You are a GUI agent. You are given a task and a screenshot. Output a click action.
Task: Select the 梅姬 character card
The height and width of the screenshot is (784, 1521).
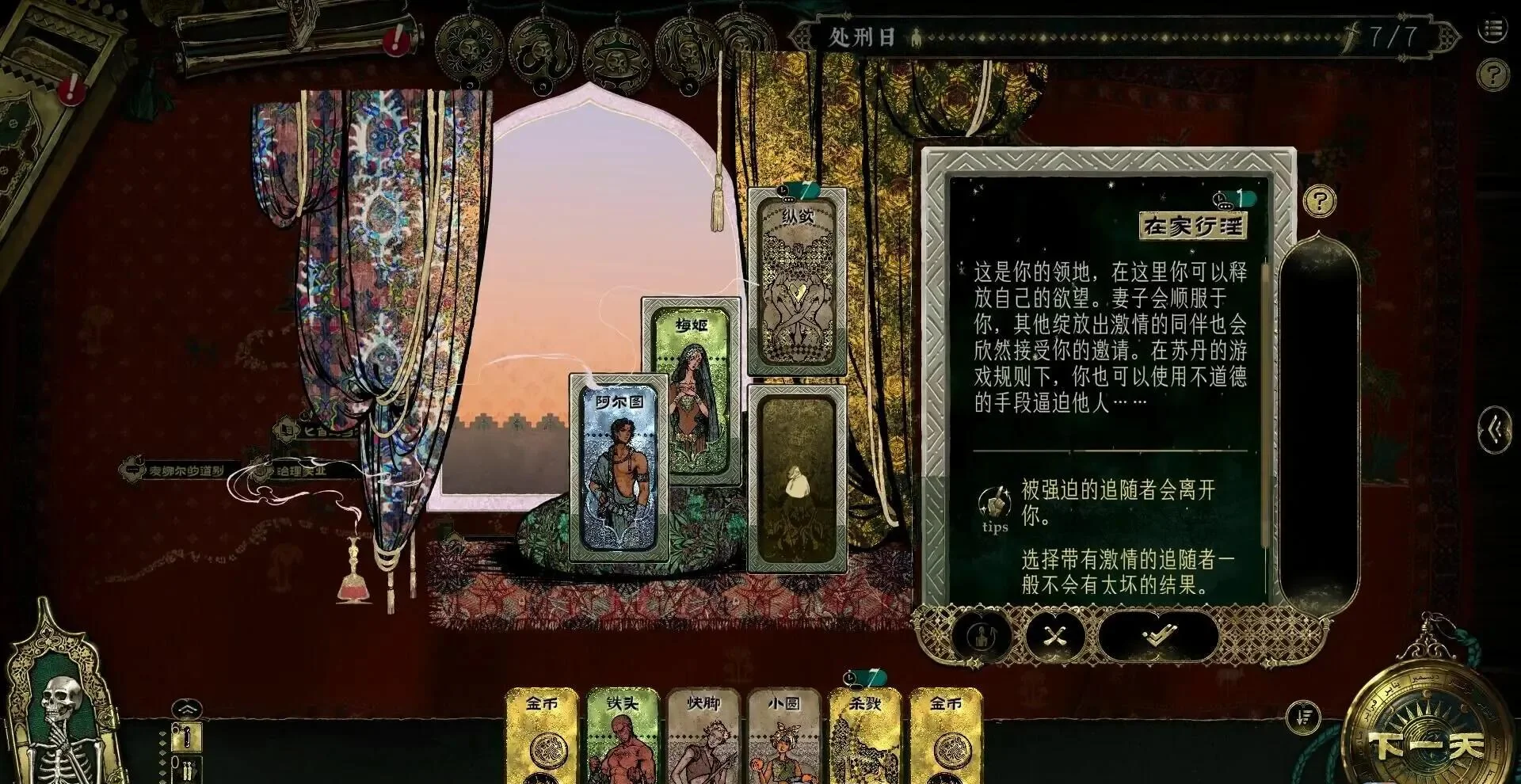691,380
